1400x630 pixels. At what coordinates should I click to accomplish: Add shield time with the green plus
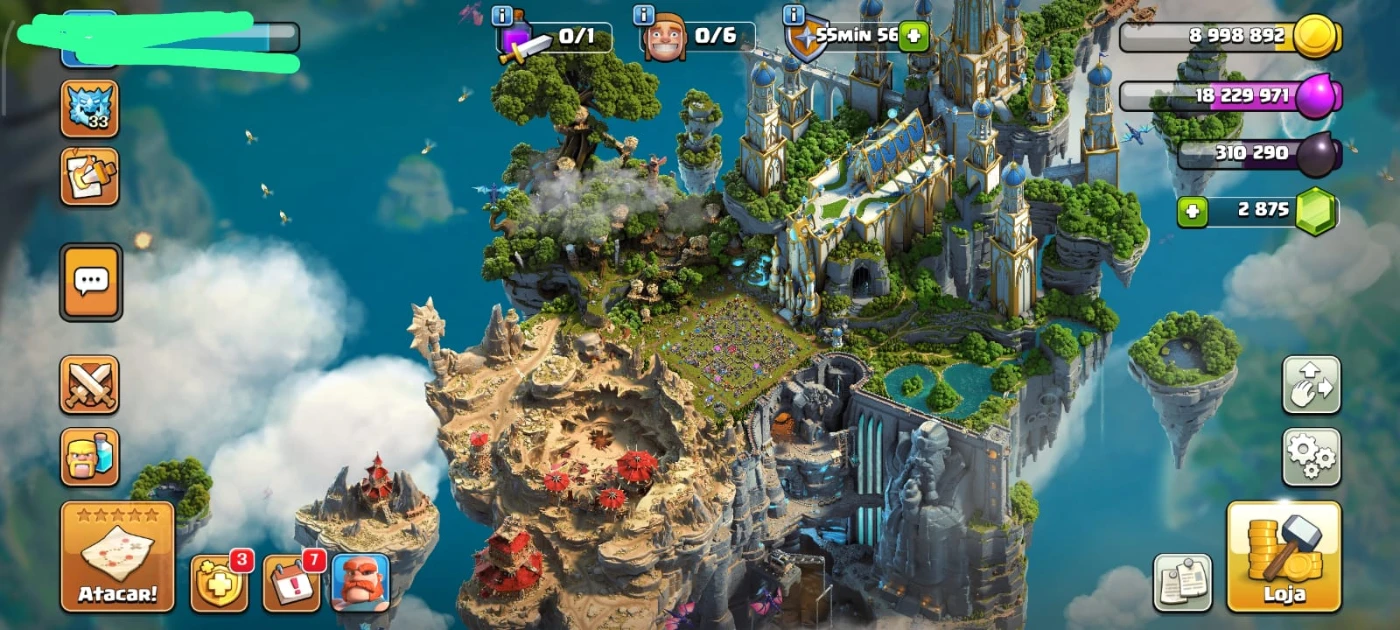tap(913, 37)
